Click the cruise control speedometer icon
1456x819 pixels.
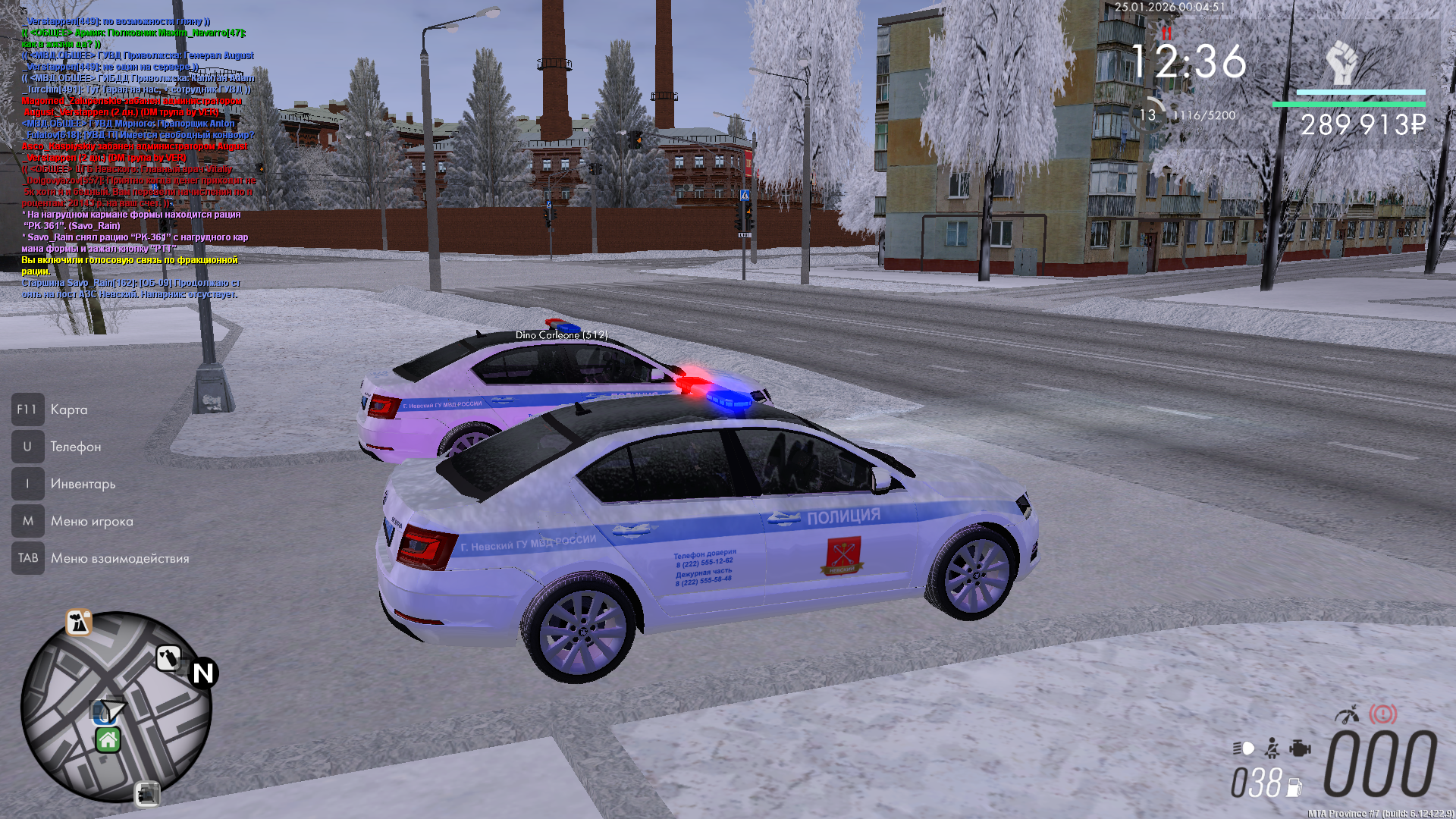[x=1348, y=714]
